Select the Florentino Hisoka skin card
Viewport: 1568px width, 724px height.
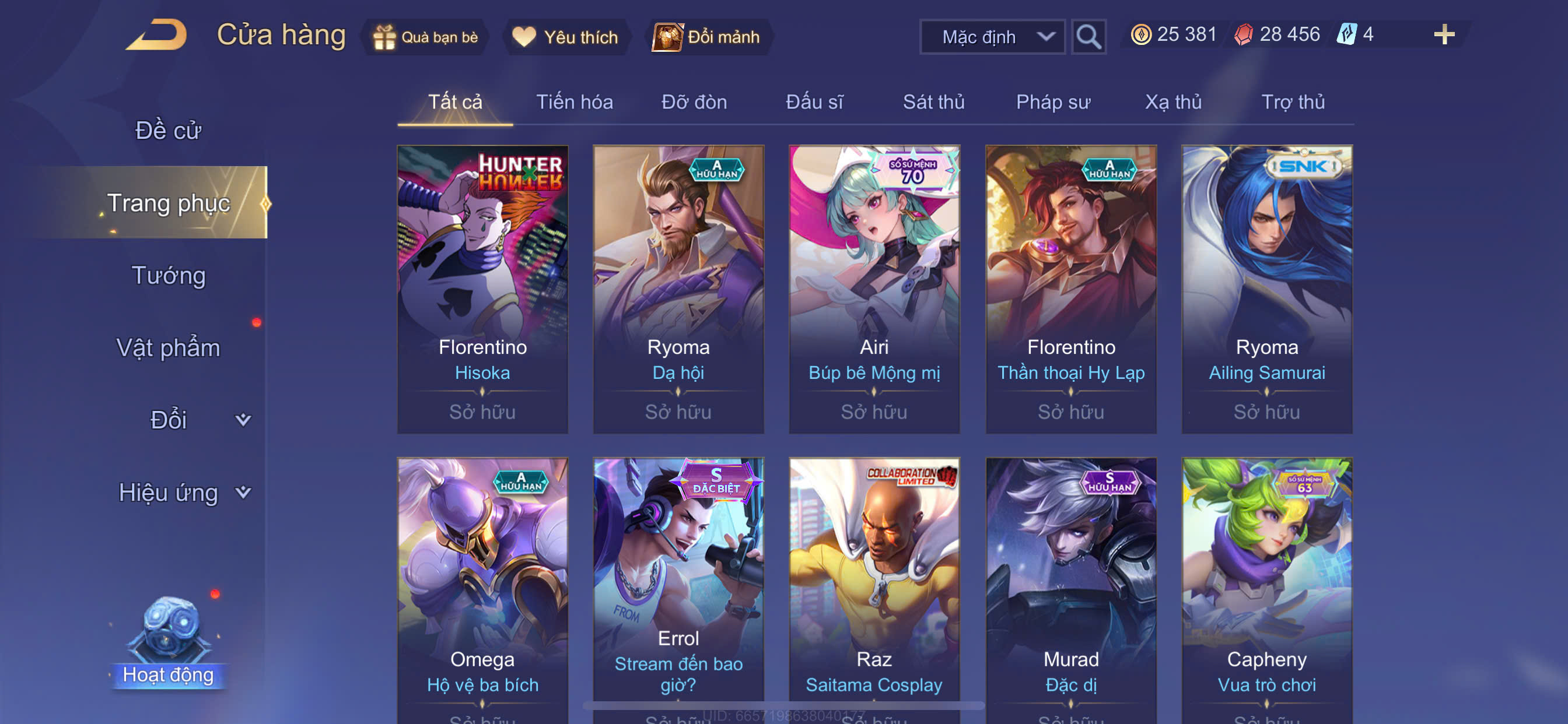pos(482,289)
